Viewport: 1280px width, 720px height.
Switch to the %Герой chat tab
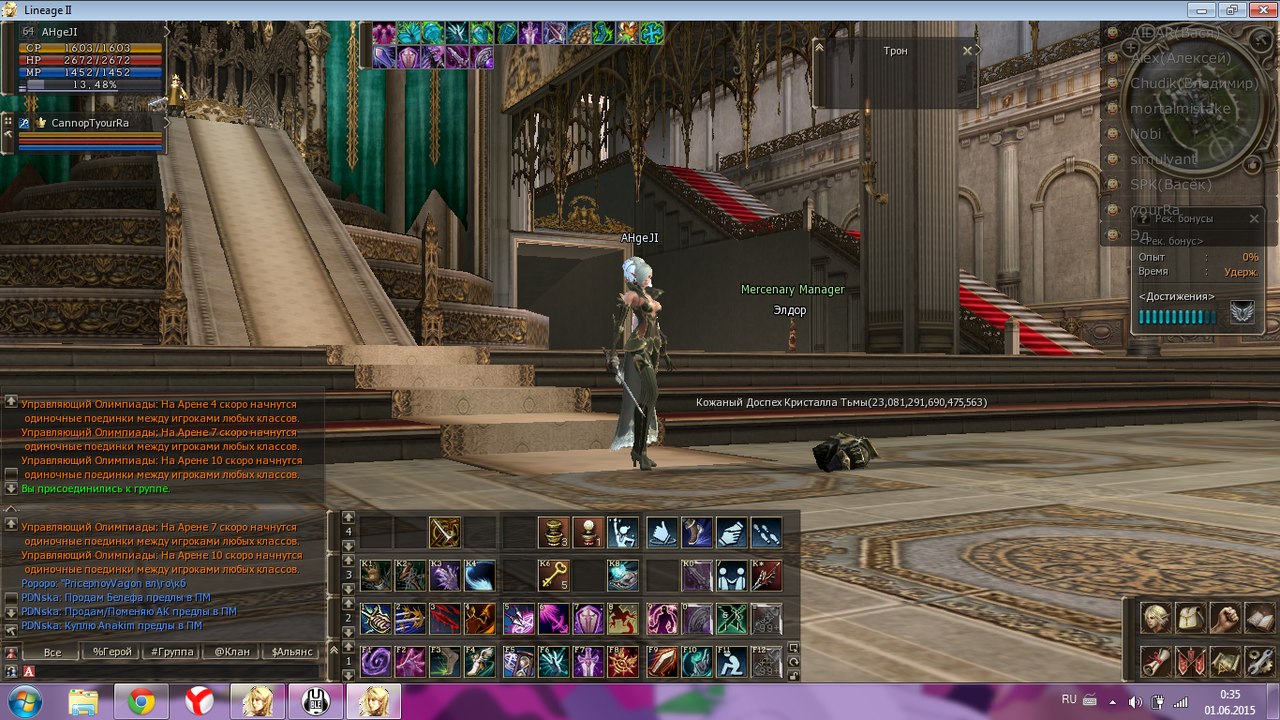pyautogui.click(x=112, y=652)
